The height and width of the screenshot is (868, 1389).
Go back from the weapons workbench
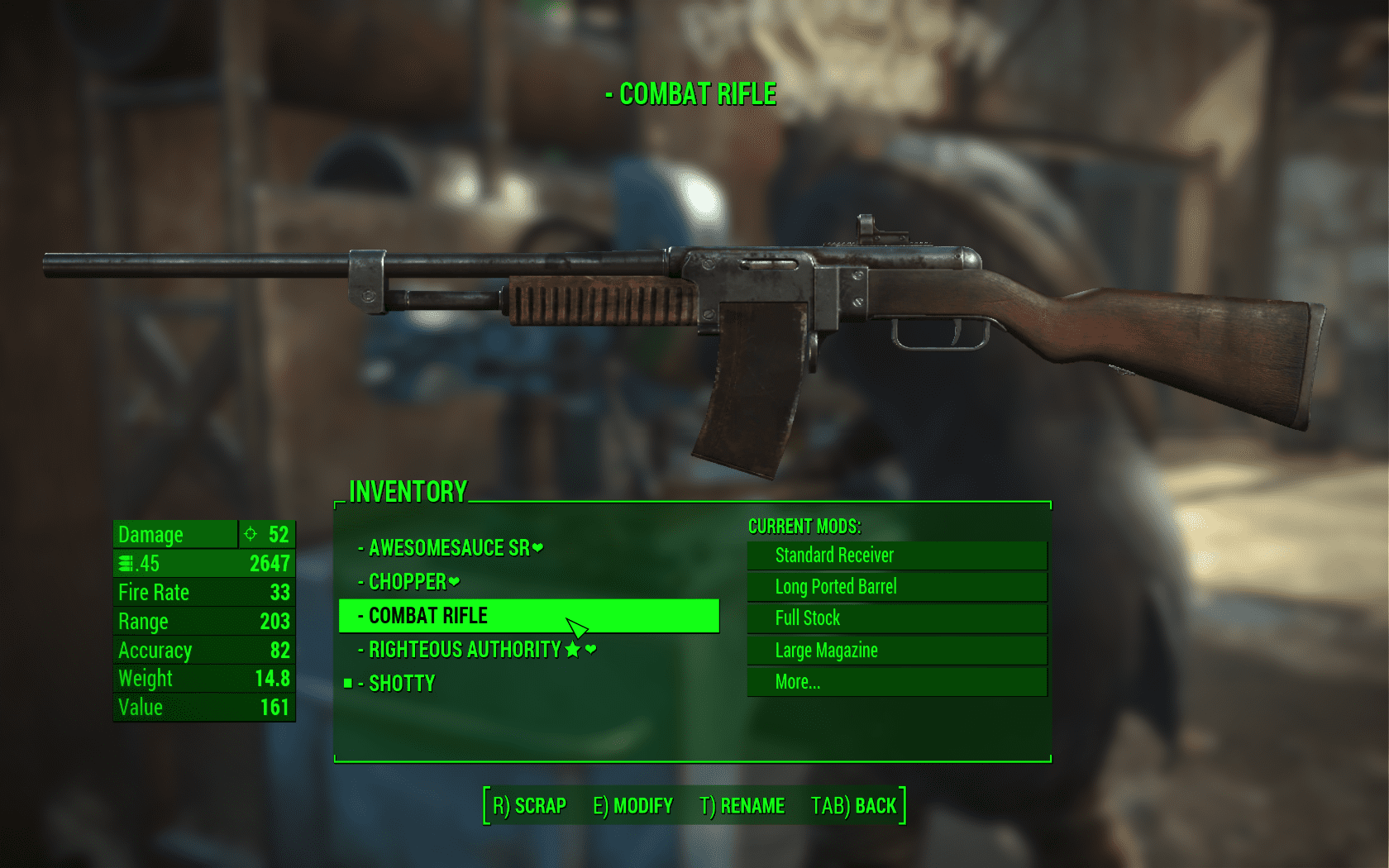[x=853, y=806]
